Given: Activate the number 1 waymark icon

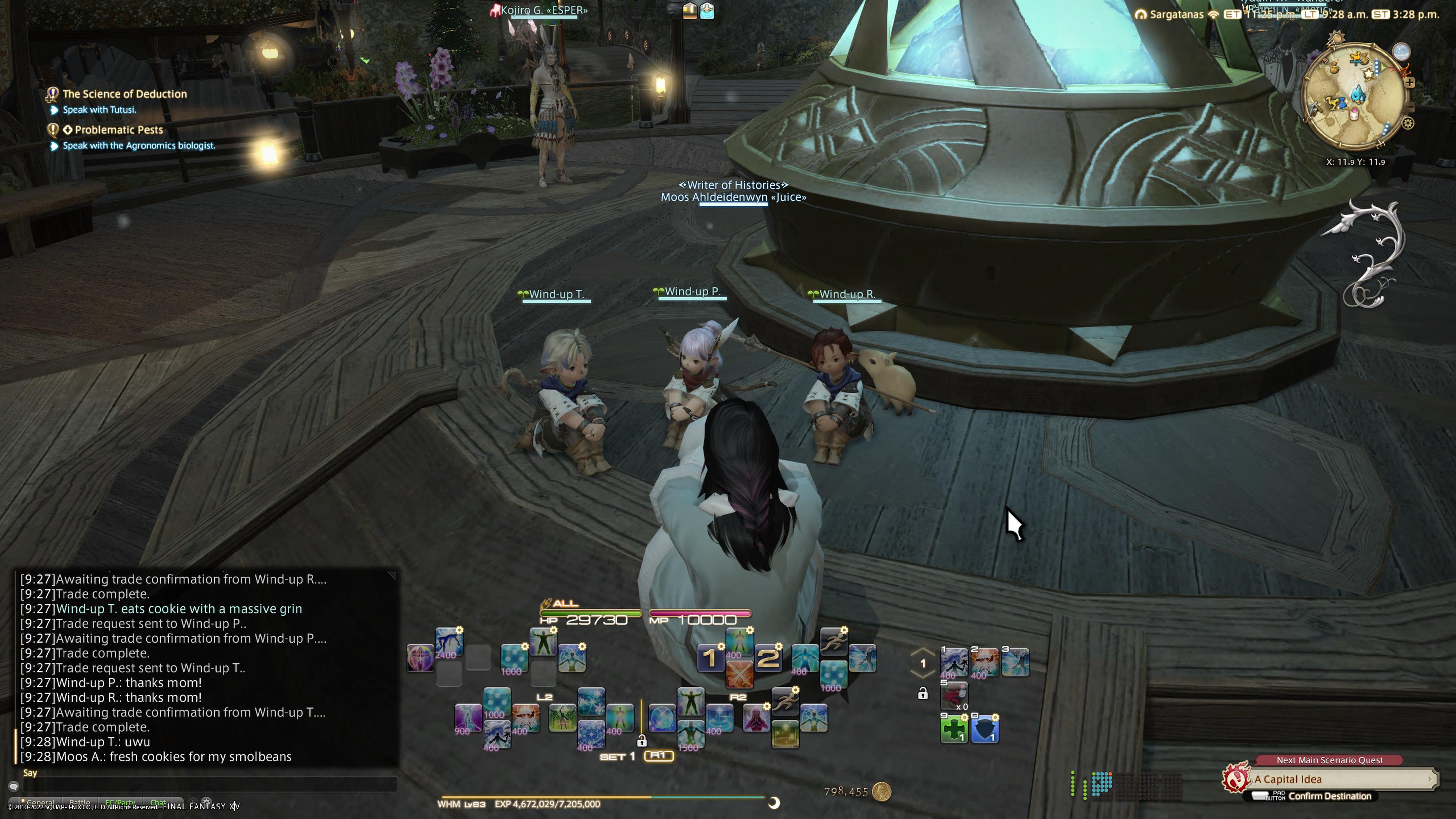Looking at the screenshot, I should click(x=710, y=658).
